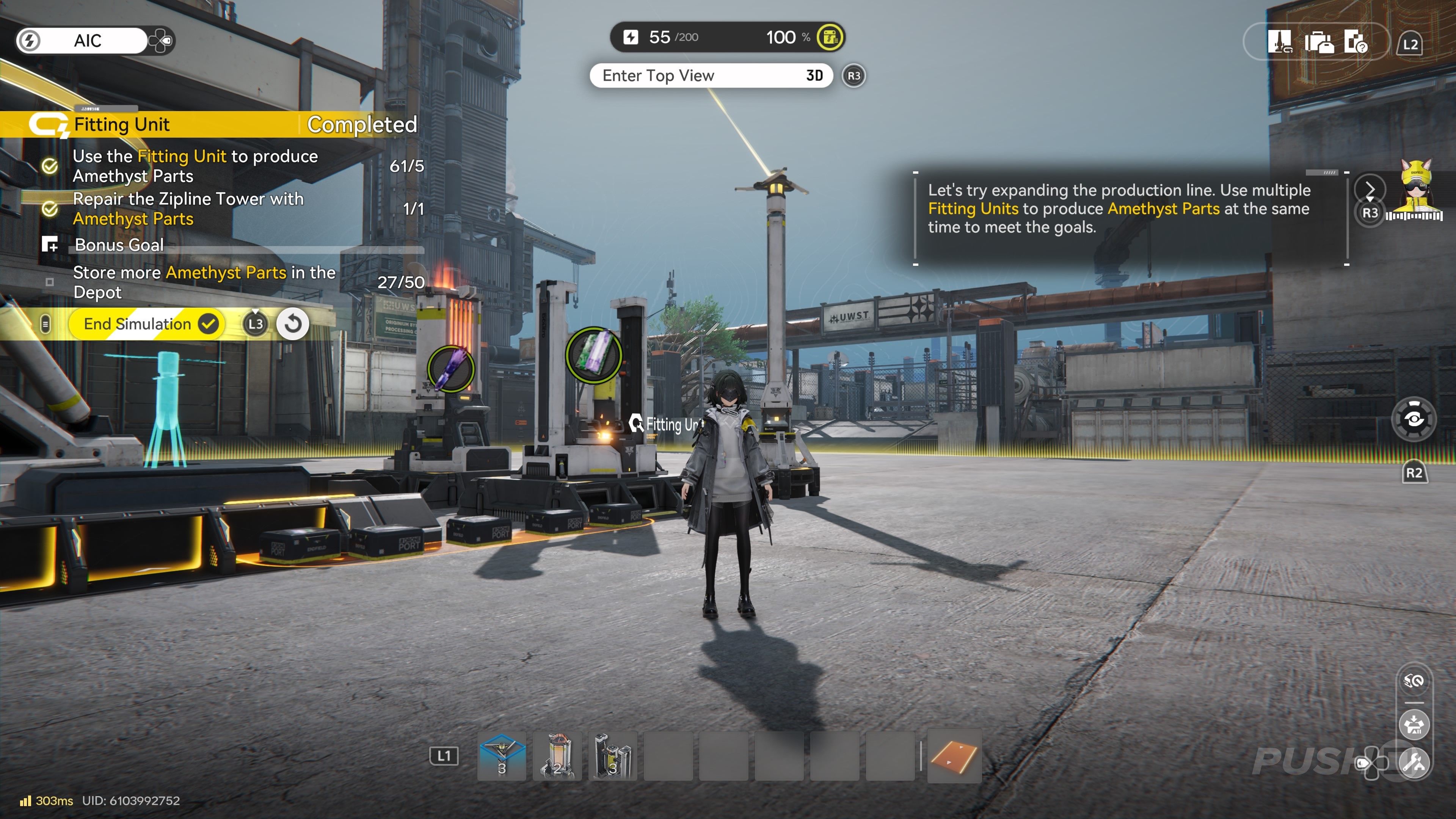This screenshot has width=1456, height=819.
Task: Restart the simulation with the circular arrow button
Action: (x=293, y=324)
